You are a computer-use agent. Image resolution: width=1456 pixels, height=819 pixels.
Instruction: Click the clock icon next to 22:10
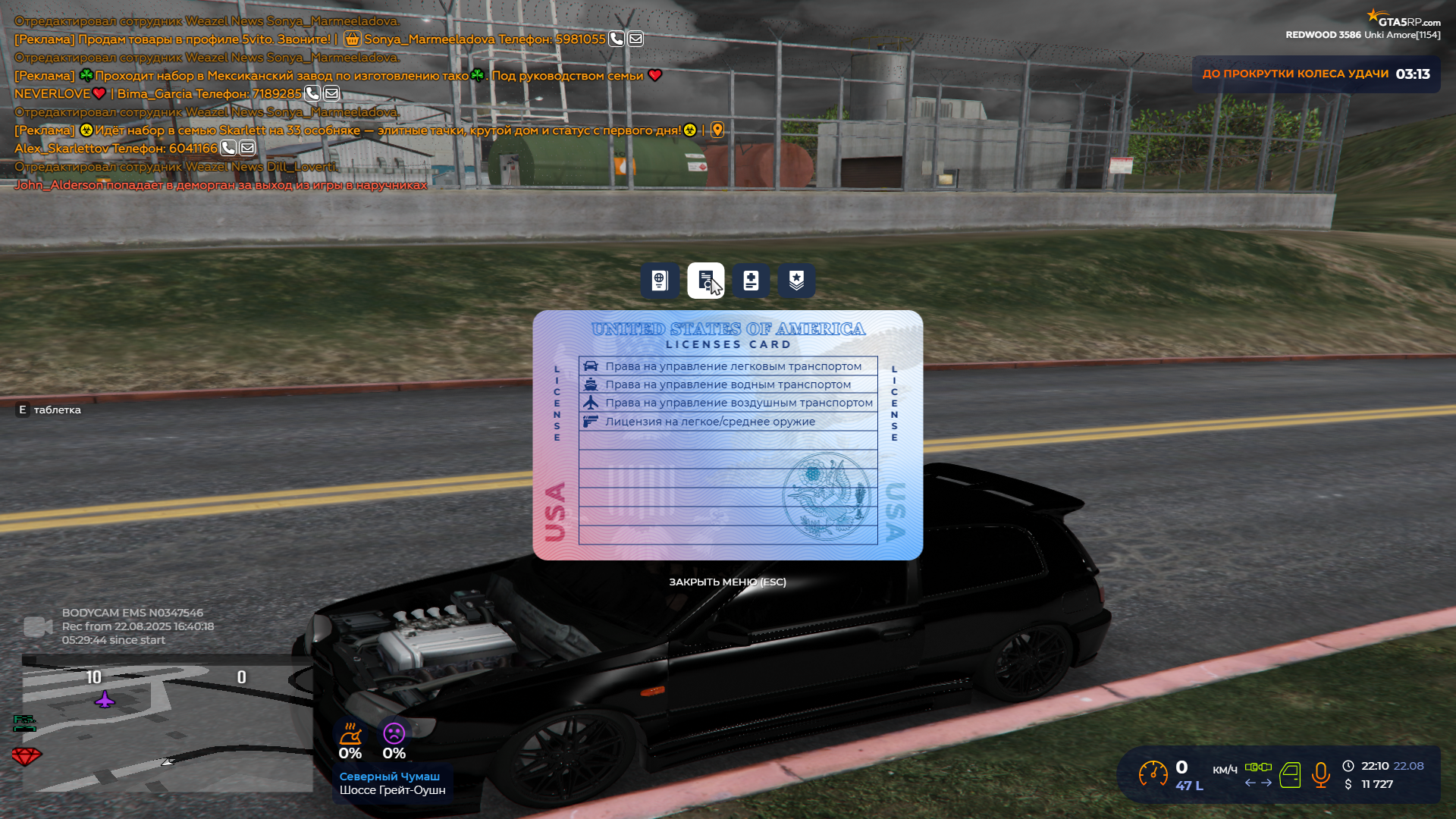click(x=1348, y=766)
